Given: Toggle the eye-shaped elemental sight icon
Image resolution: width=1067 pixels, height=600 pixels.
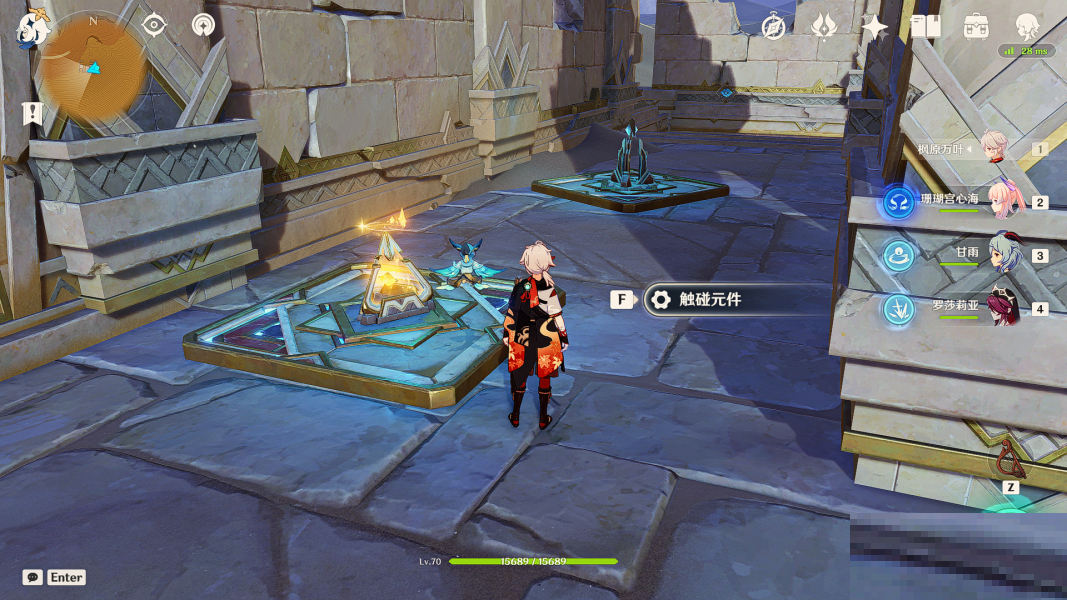Looking at the screenshot, I should (154, 25).
